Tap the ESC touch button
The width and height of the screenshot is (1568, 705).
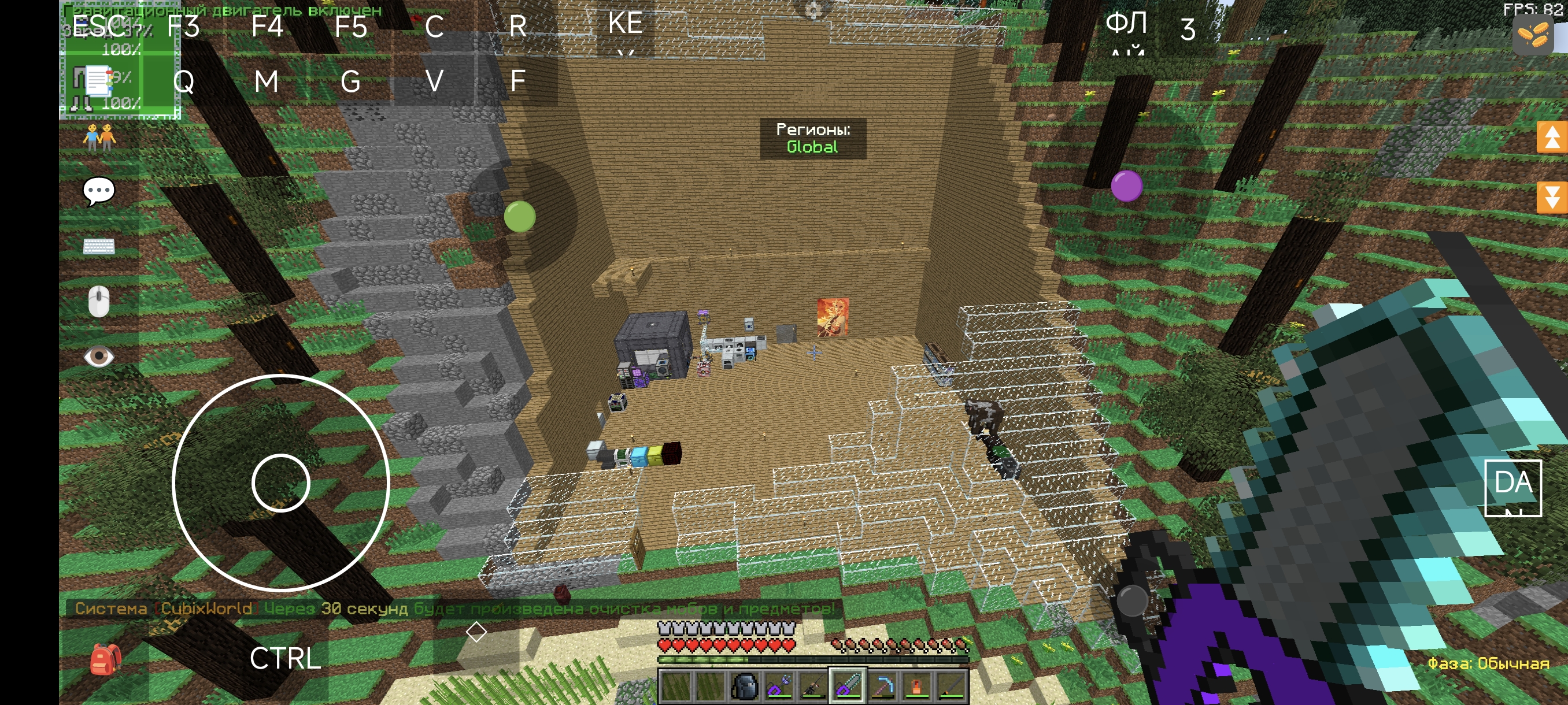click(x=98, y=26)
